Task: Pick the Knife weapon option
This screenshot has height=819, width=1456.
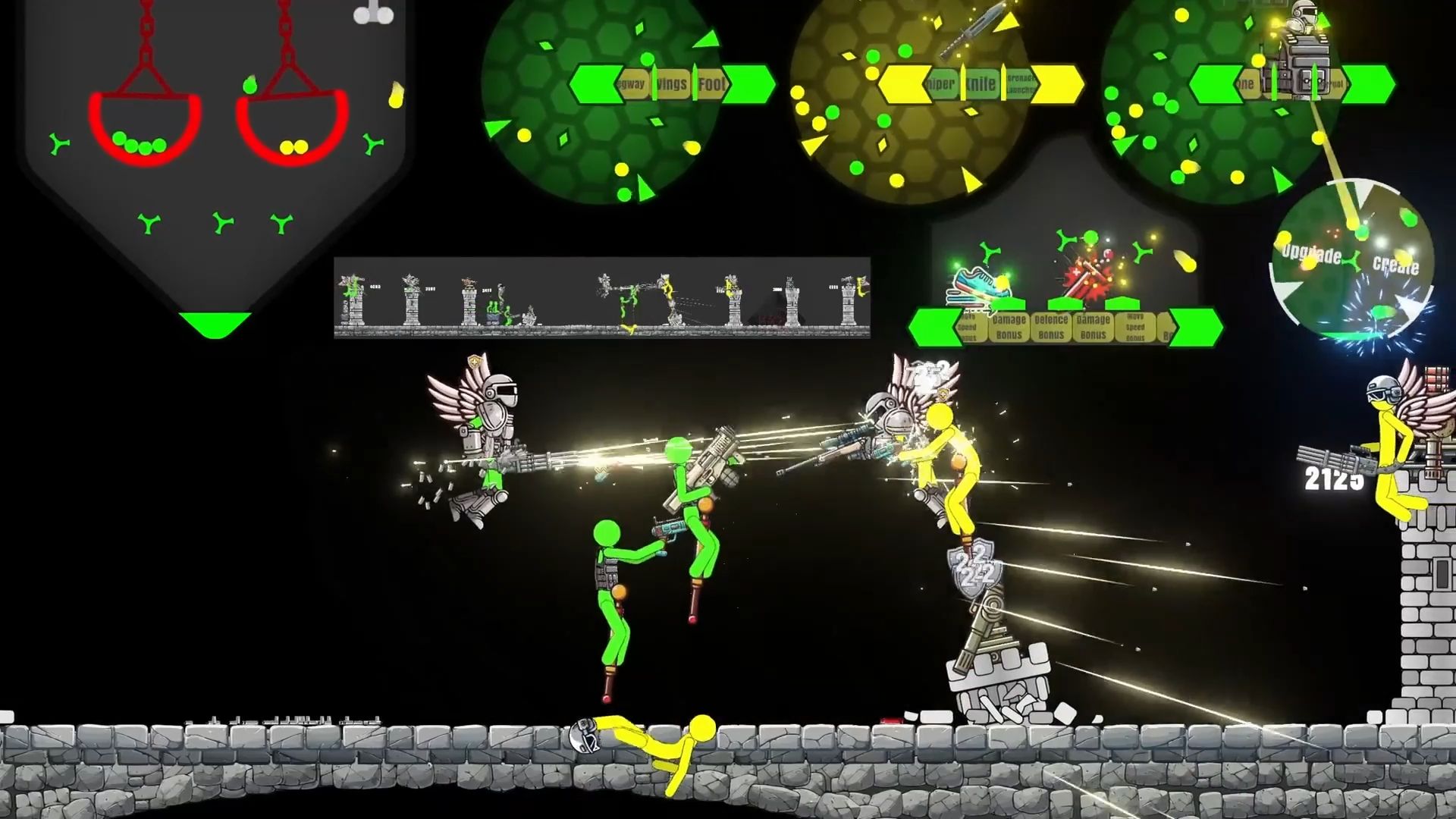Action: click(981, 85)
